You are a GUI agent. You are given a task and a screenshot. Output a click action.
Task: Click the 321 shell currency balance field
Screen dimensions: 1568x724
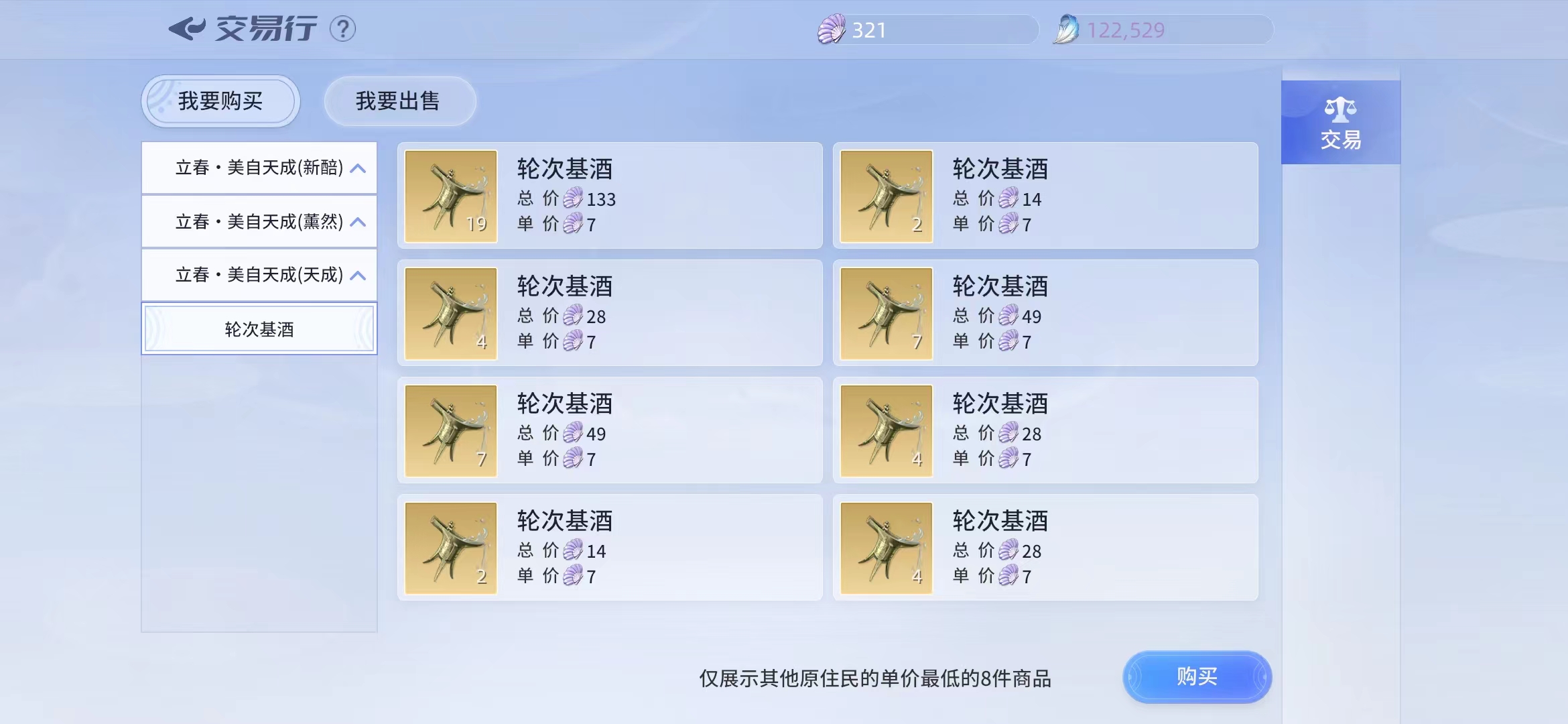925,28
